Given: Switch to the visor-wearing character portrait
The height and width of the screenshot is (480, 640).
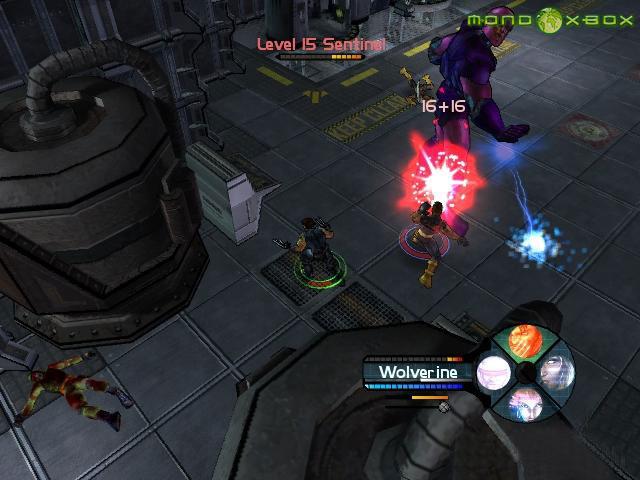Looking at the screenshot, I should pyautogui.click(x=492, y=374).
